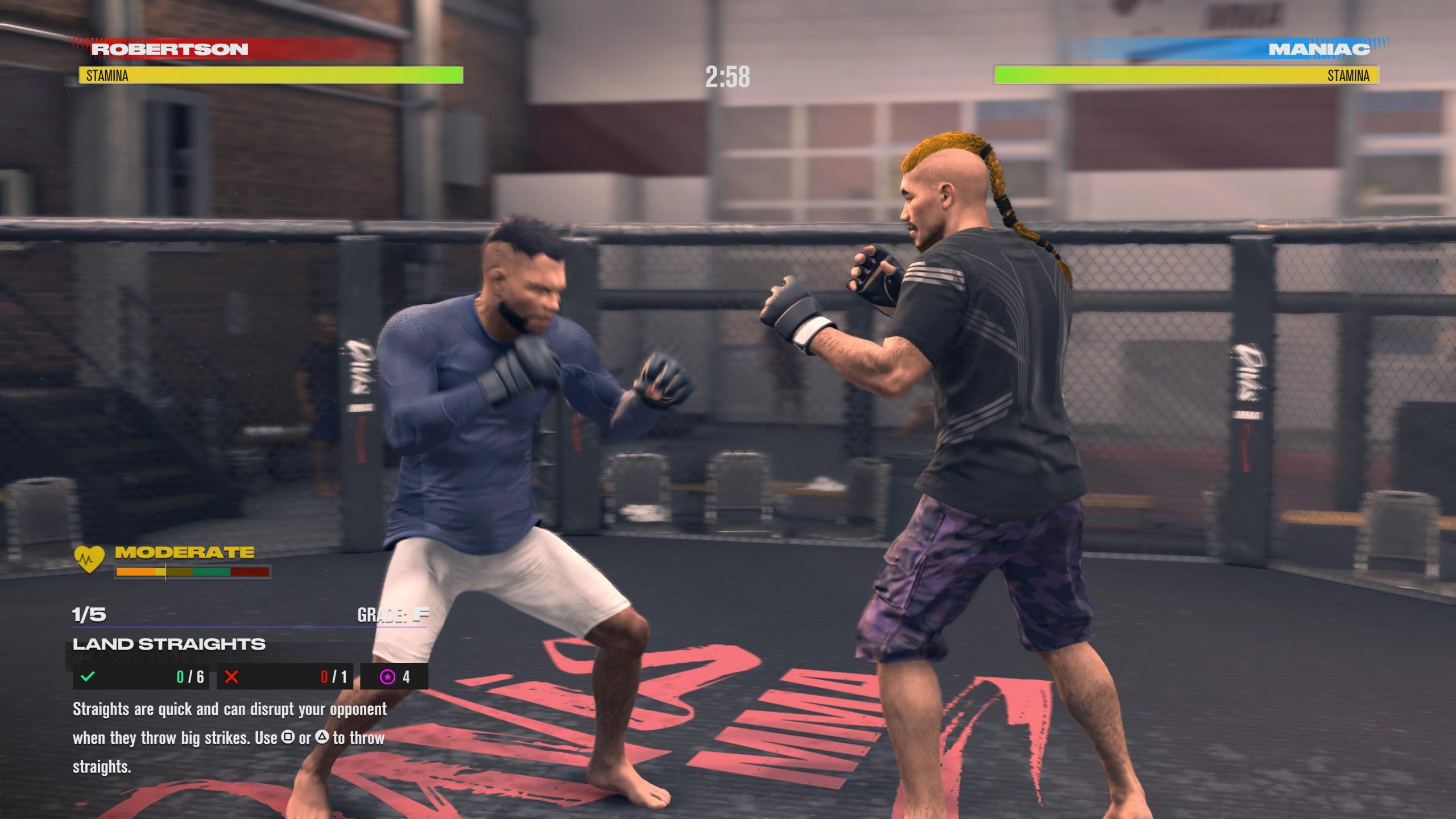Click the green checkmark success icon
The width and height of the screenshot is (1456, 819).
click(88, 677)
